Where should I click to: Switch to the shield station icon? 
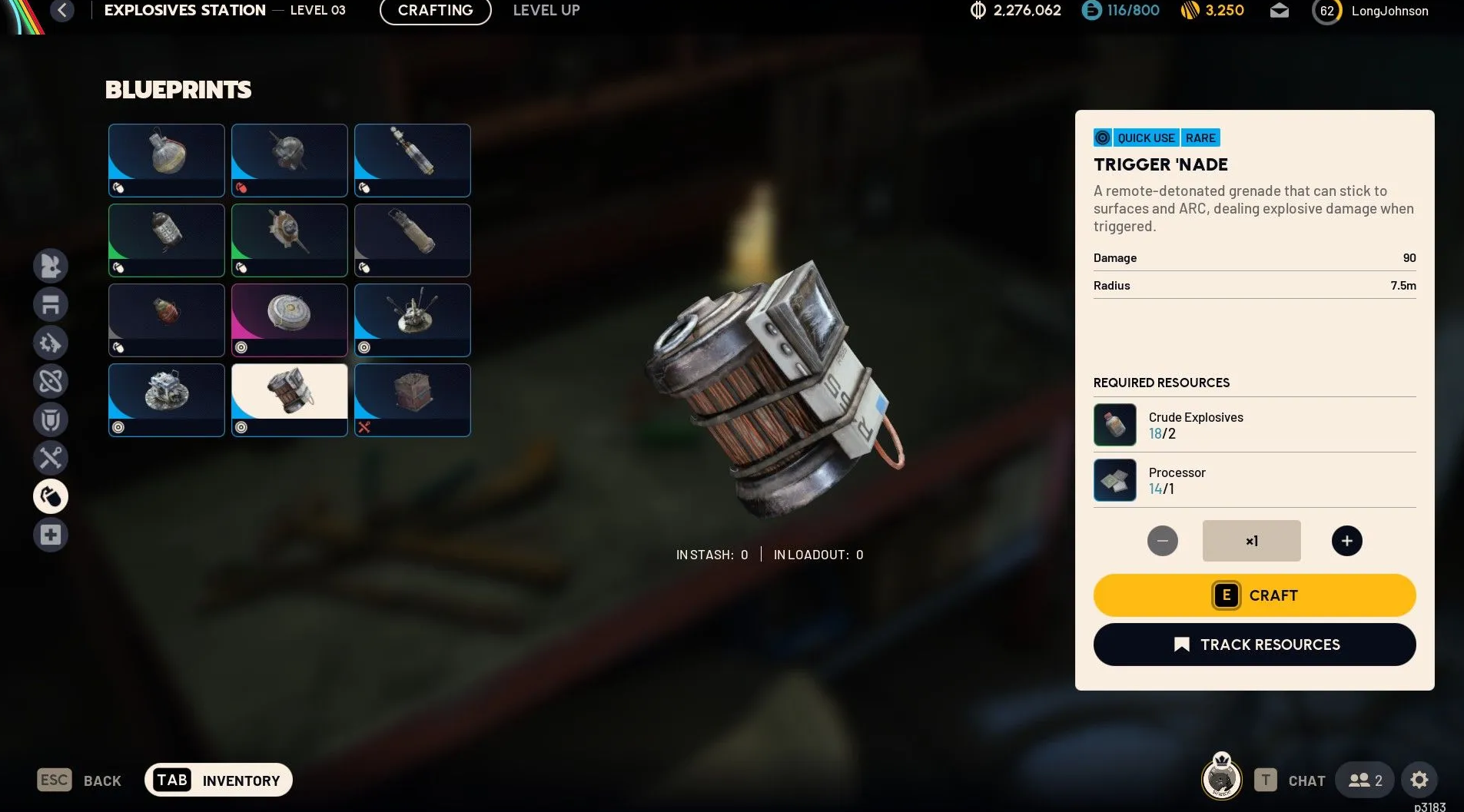51,419
